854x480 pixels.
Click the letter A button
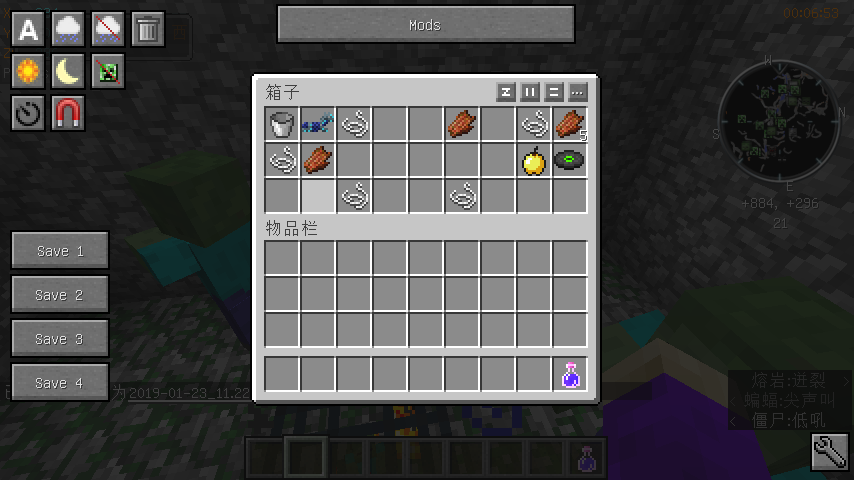click(x=29, y=29)
